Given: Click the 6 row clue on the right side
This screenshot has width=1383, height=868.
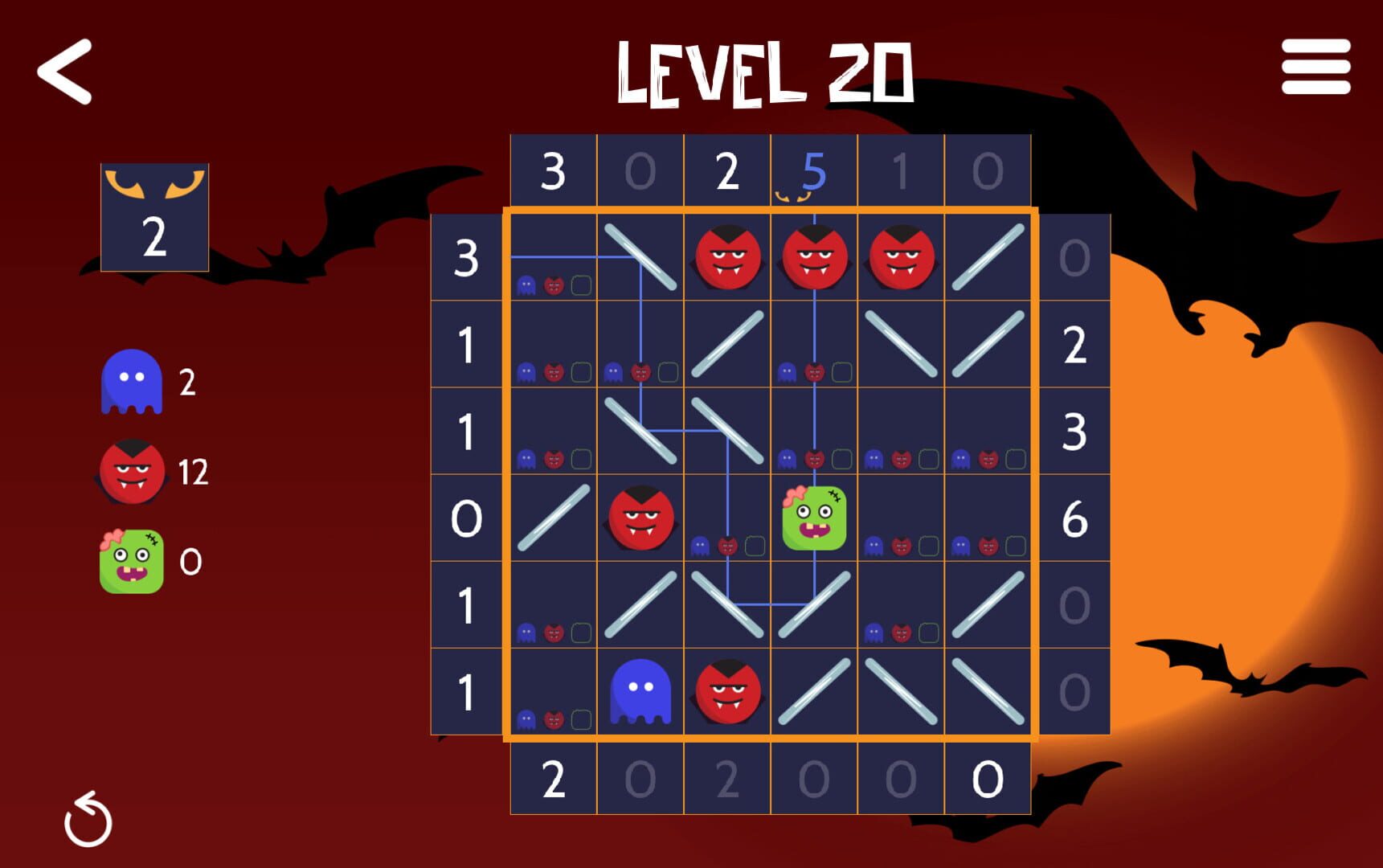Looking at the screenshot, I should [1077, 518].
